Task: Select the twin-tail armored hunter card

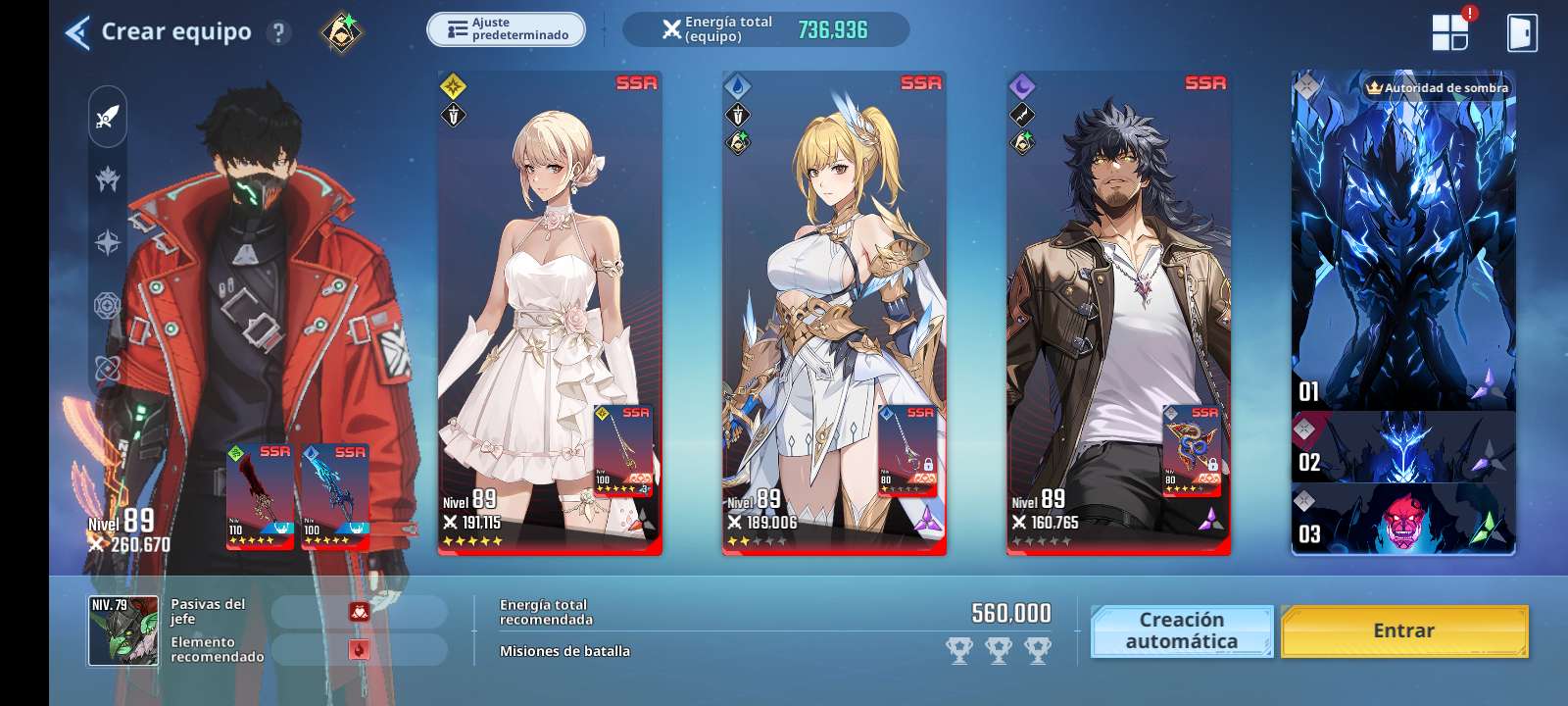Action: tap(833, 294)
